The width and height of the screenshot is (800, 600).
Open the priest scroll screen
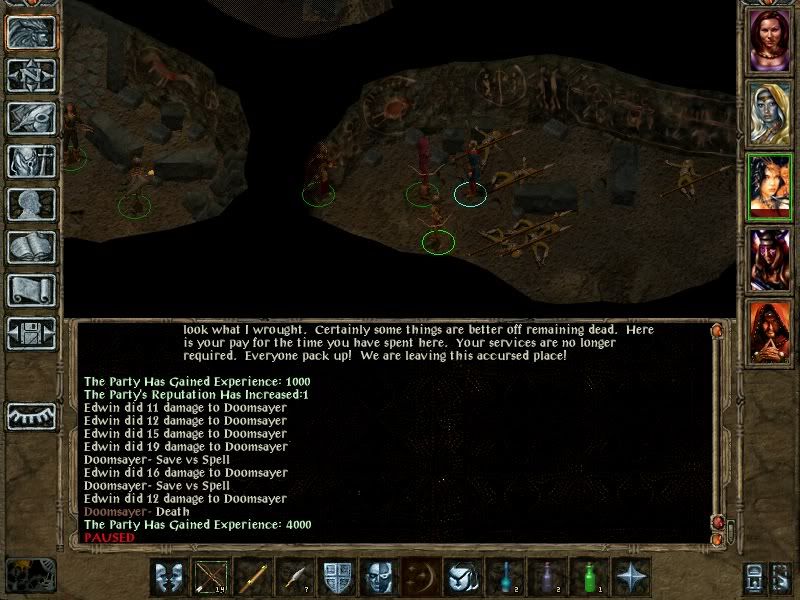coord(30,290)
